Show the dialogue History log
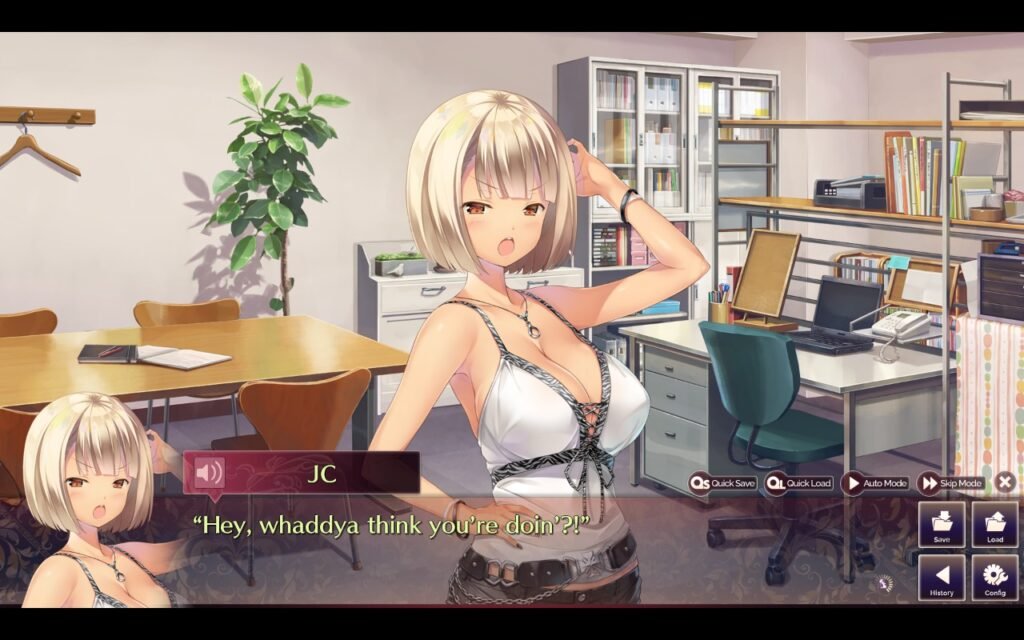 tap(942, 578)
